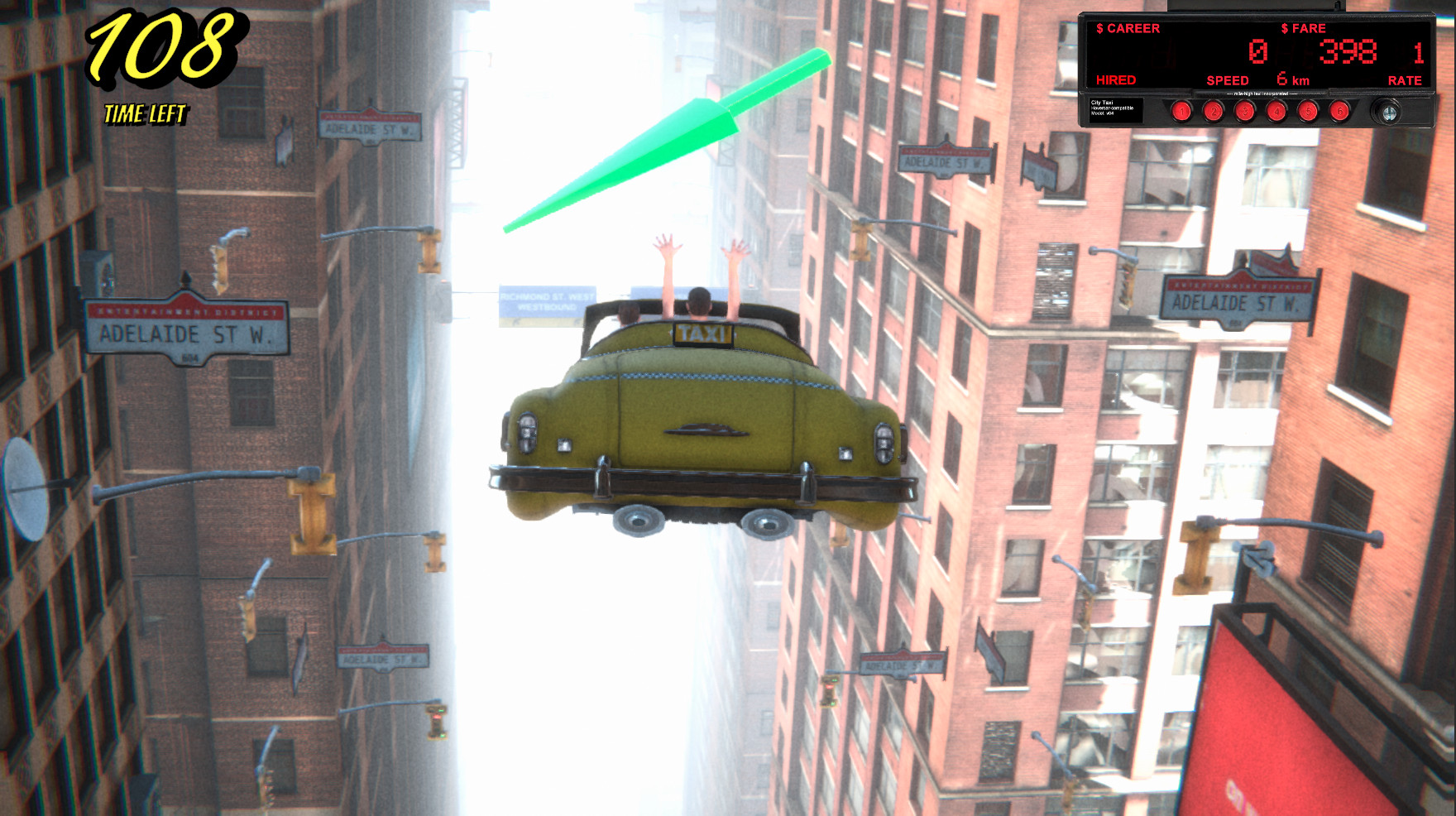
Task: Click red meter button number 1
Action: 1182,111
